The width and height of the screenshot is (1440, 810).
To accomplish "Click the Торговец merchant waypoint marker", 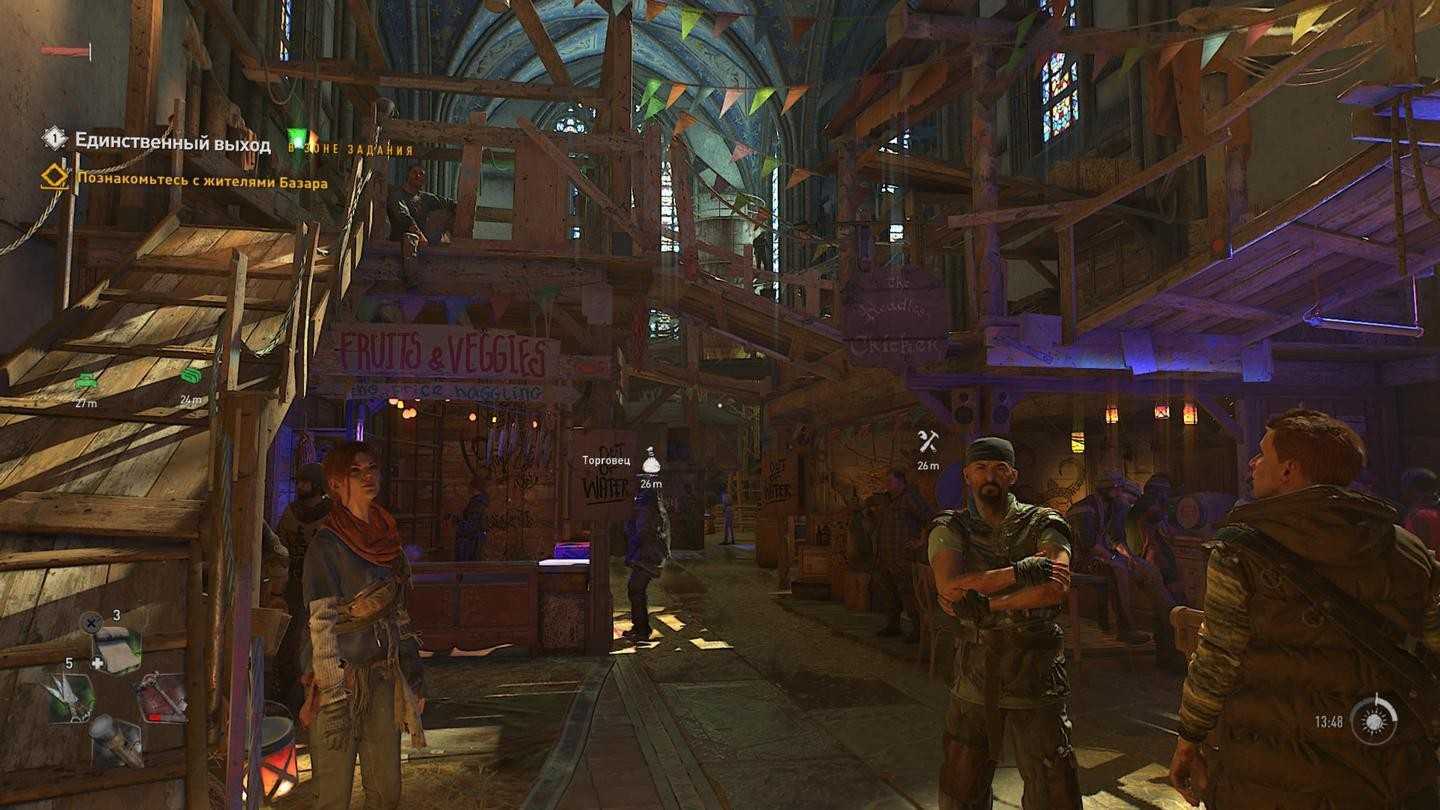I will coord(651,461).
